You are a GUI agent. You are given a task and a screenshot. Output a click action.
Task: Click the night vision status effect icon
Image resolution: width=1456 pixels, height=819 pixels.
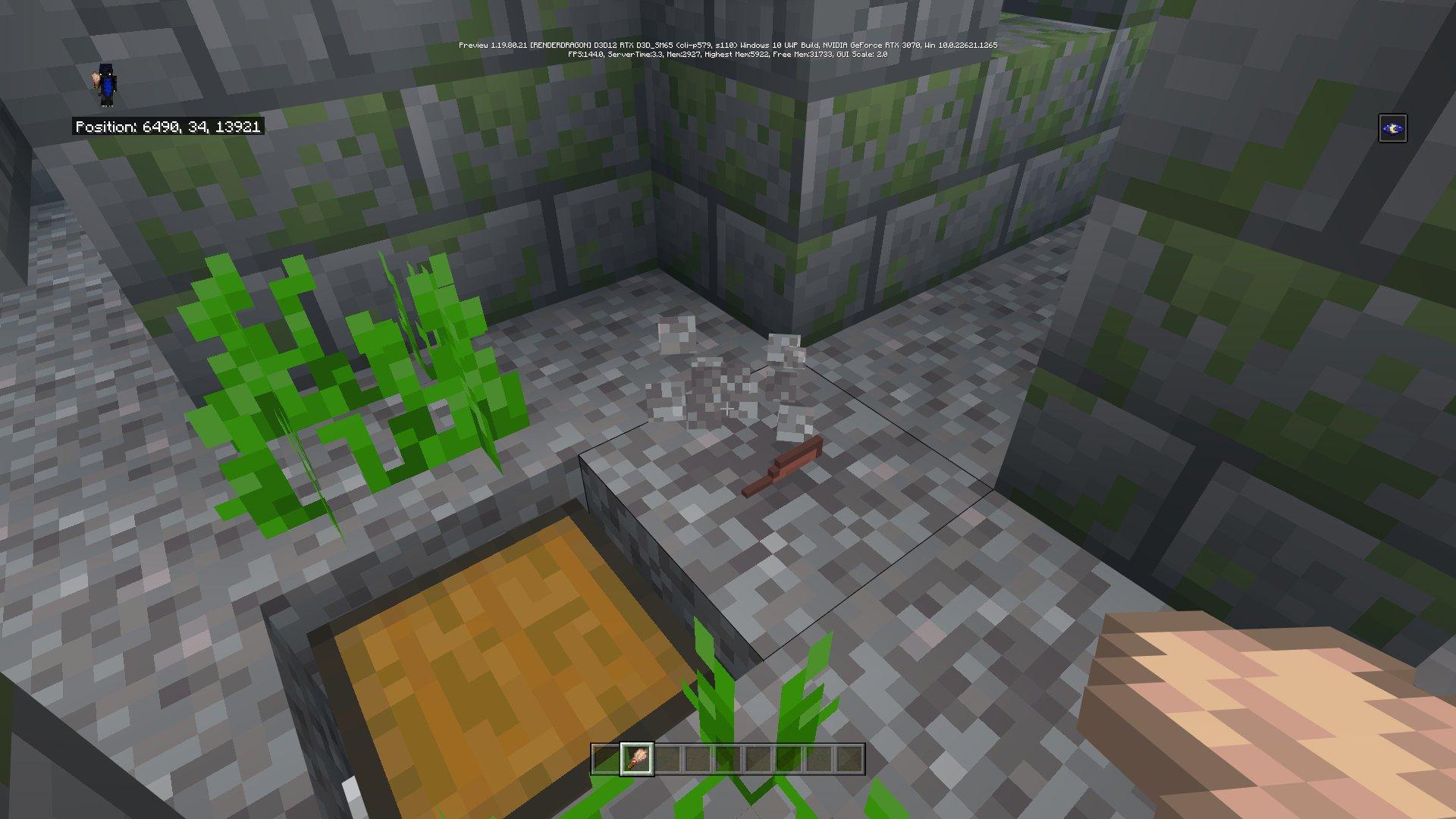tap(1392, 128)
